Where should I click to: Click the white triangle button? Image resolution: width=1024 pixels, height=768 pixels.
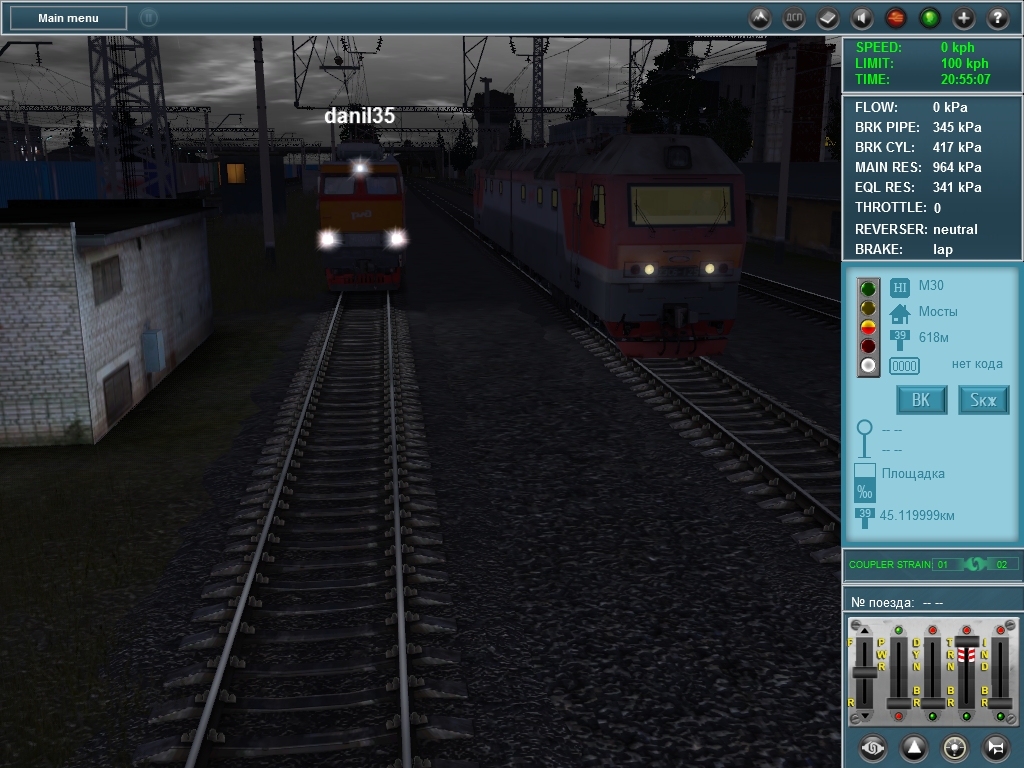click(914, 747)
